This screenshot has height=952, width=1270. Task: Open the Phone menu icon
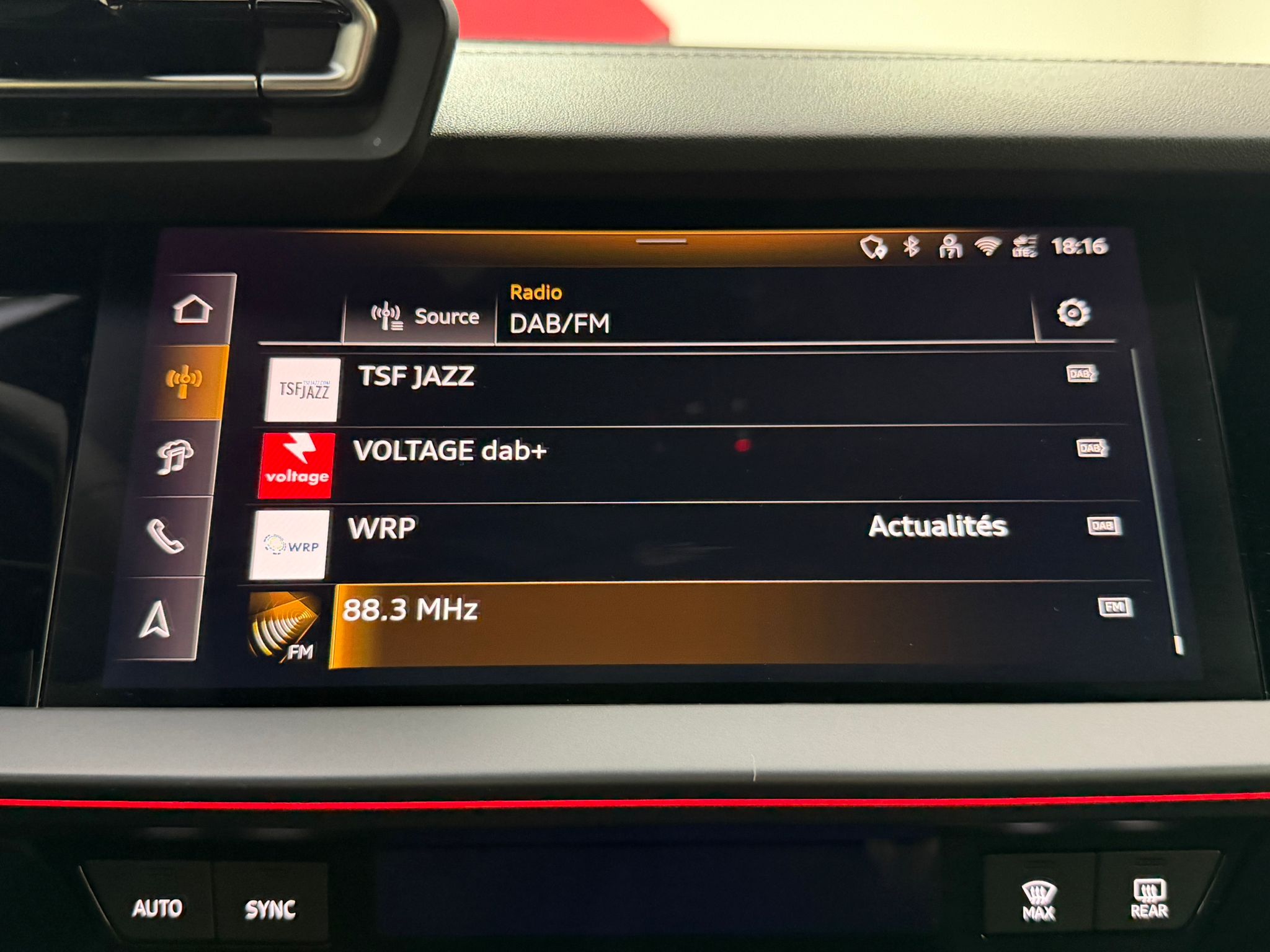click(164, 536)
